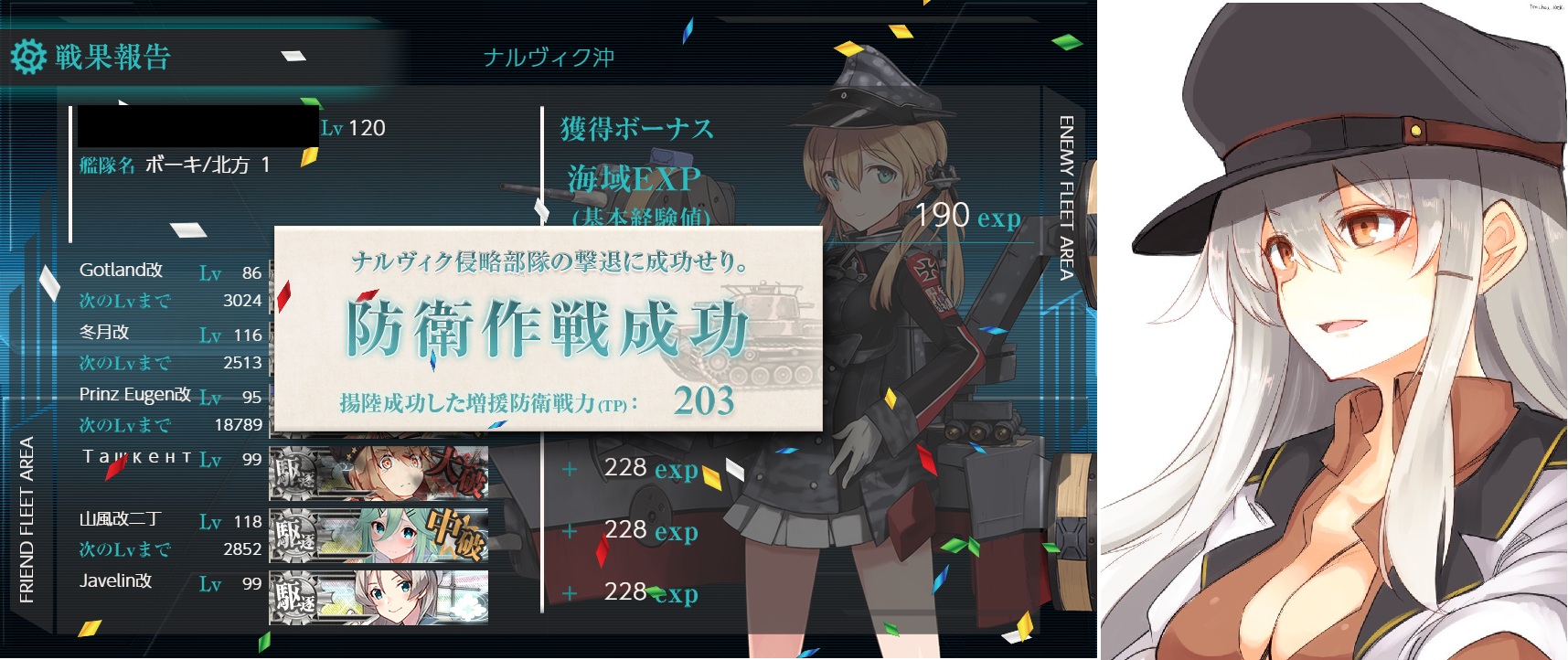Select Tashkent's heavily damaged ship banner
The width and height of the screenshot is (1568, 660).
point(379,473)
